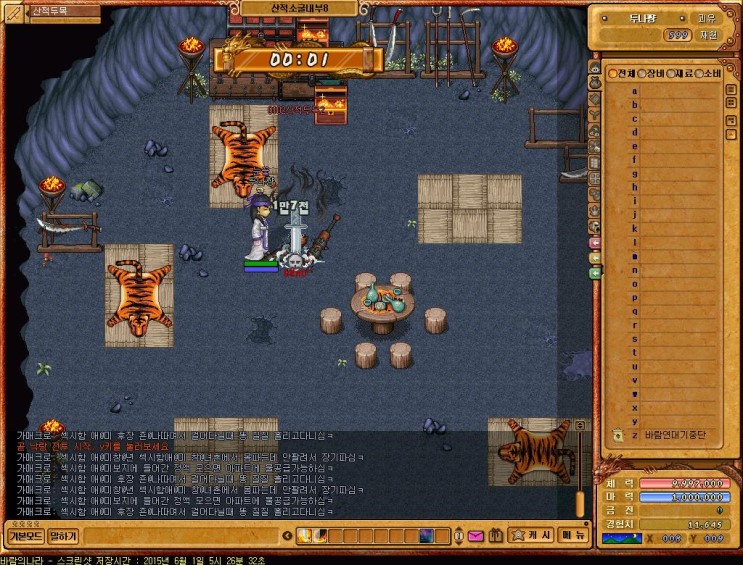Image resolution: width=743 pixels, height=565 pixels.
Task: Open the 메뉴 menu button
Action: [x=572, y=535]
